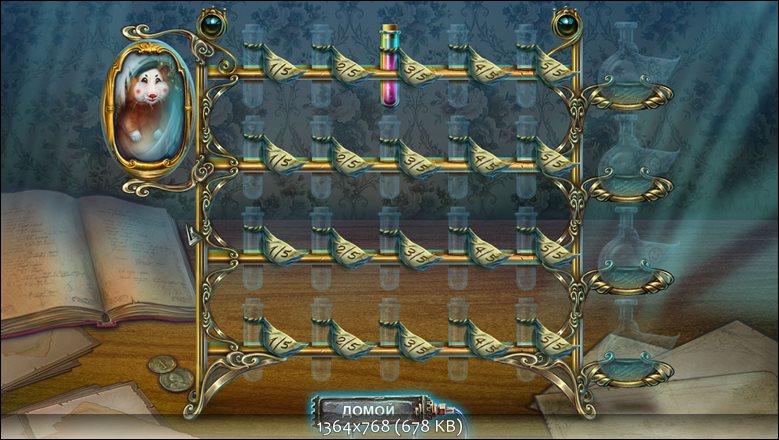
Task: Select the pink-filled test tube
Action: (x=388, y=68)
